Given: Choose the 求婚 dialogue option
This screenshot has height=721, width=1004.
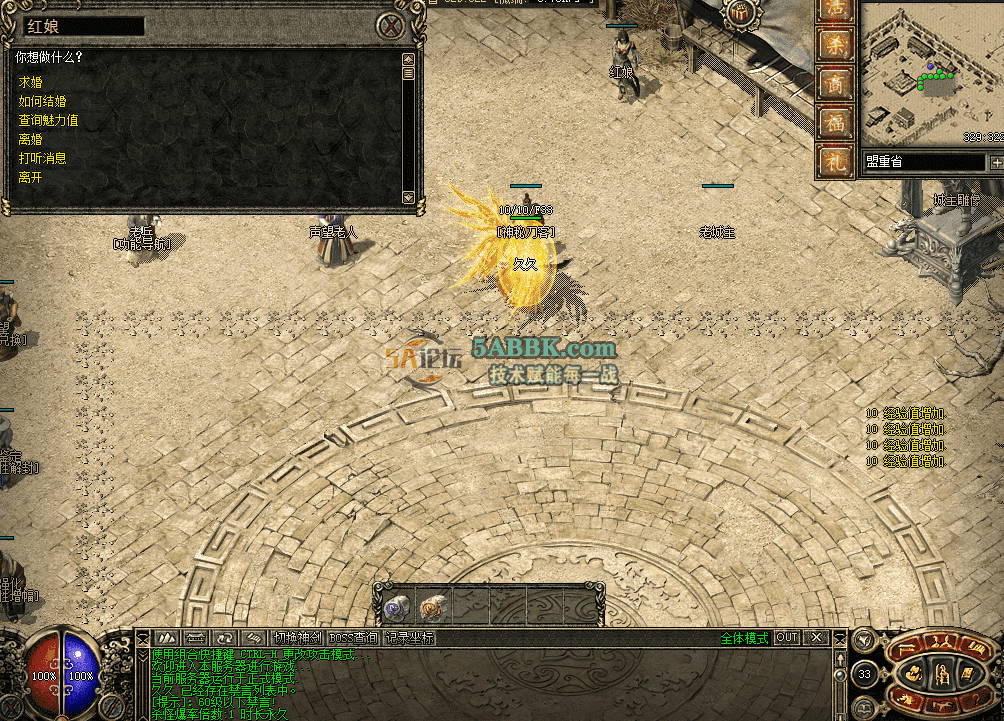Looking at the screenshot, I should [30, 82].
